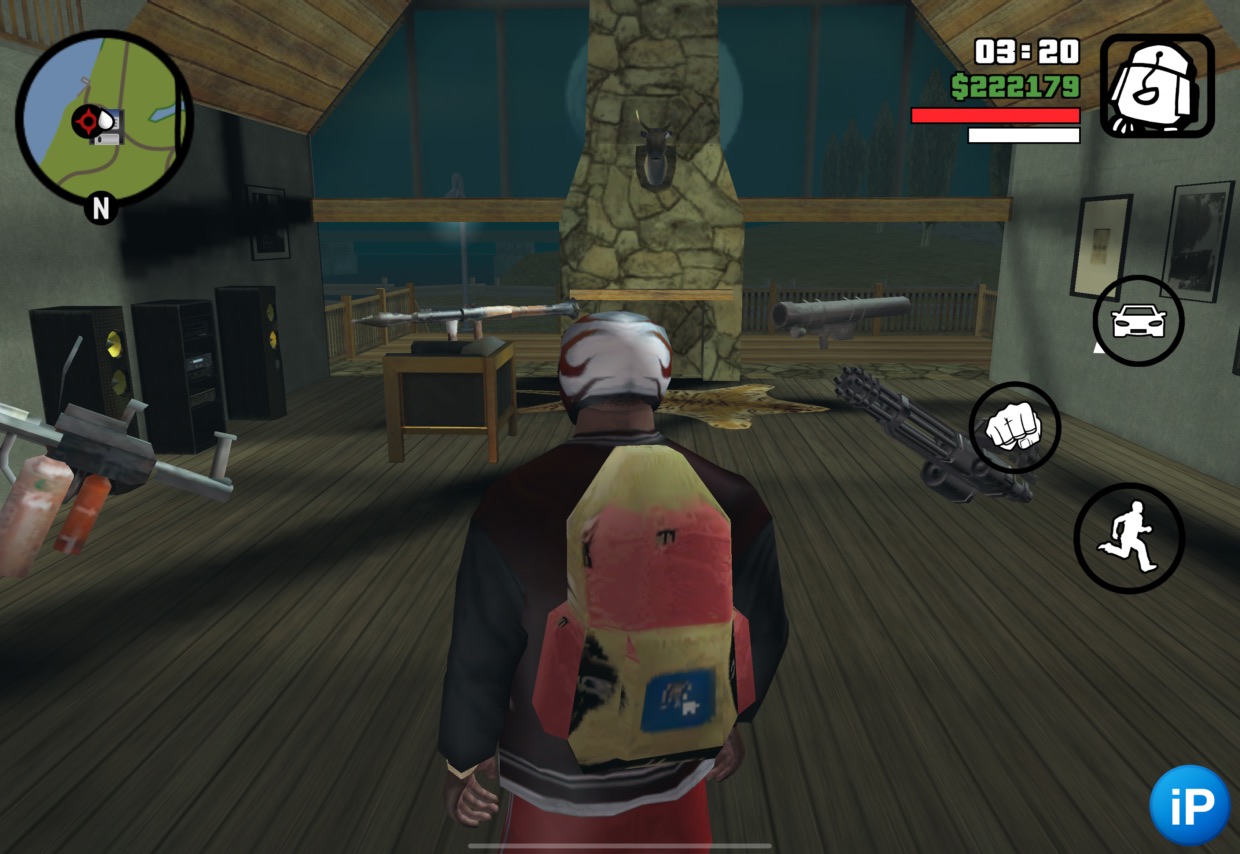
Task: Punch with the fist attack button
Action: (x=1014, y=428)
